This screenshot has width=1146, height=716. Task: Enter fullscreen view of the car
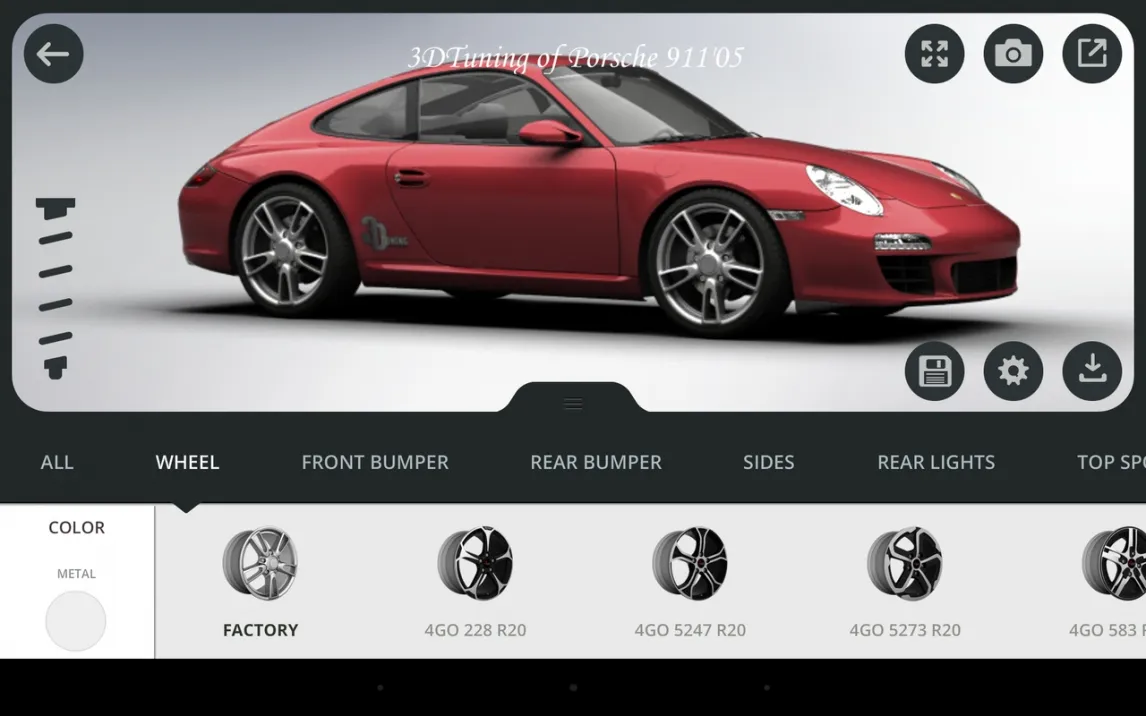point(934,54)
